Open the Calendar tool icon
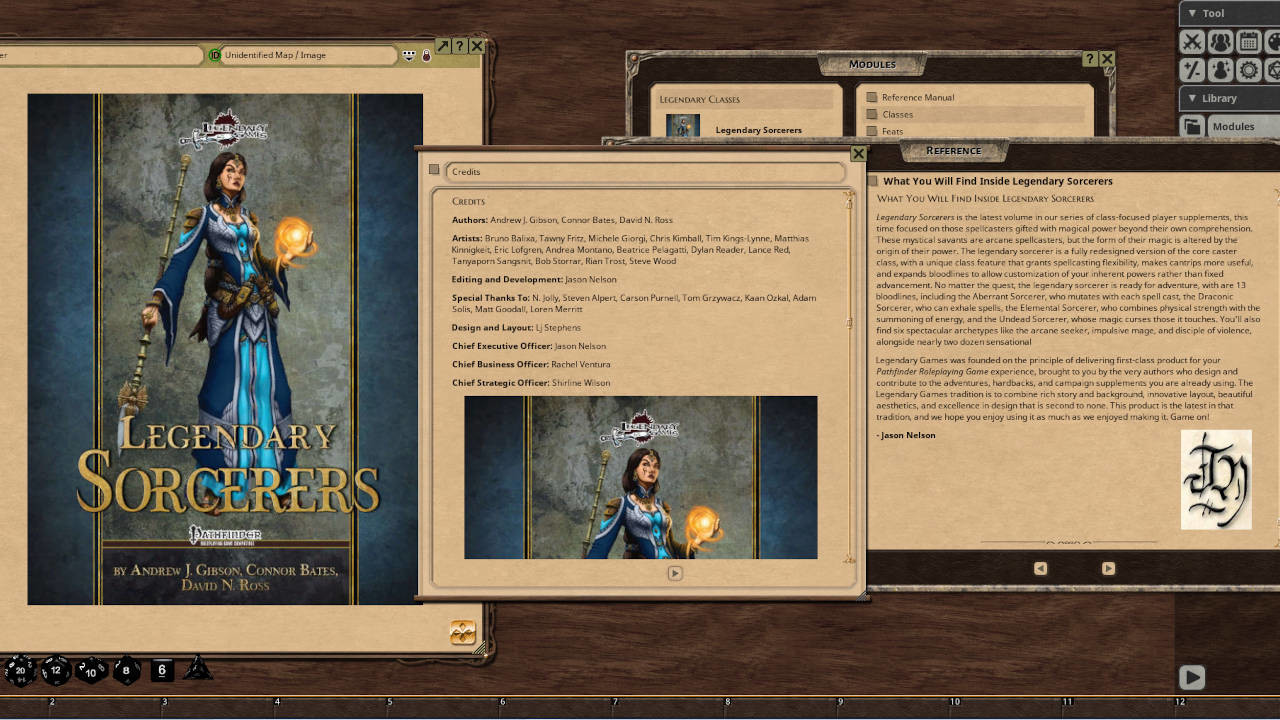Image resolution: width=1280 pixels, height=720 pixels. click(1251, 42)
